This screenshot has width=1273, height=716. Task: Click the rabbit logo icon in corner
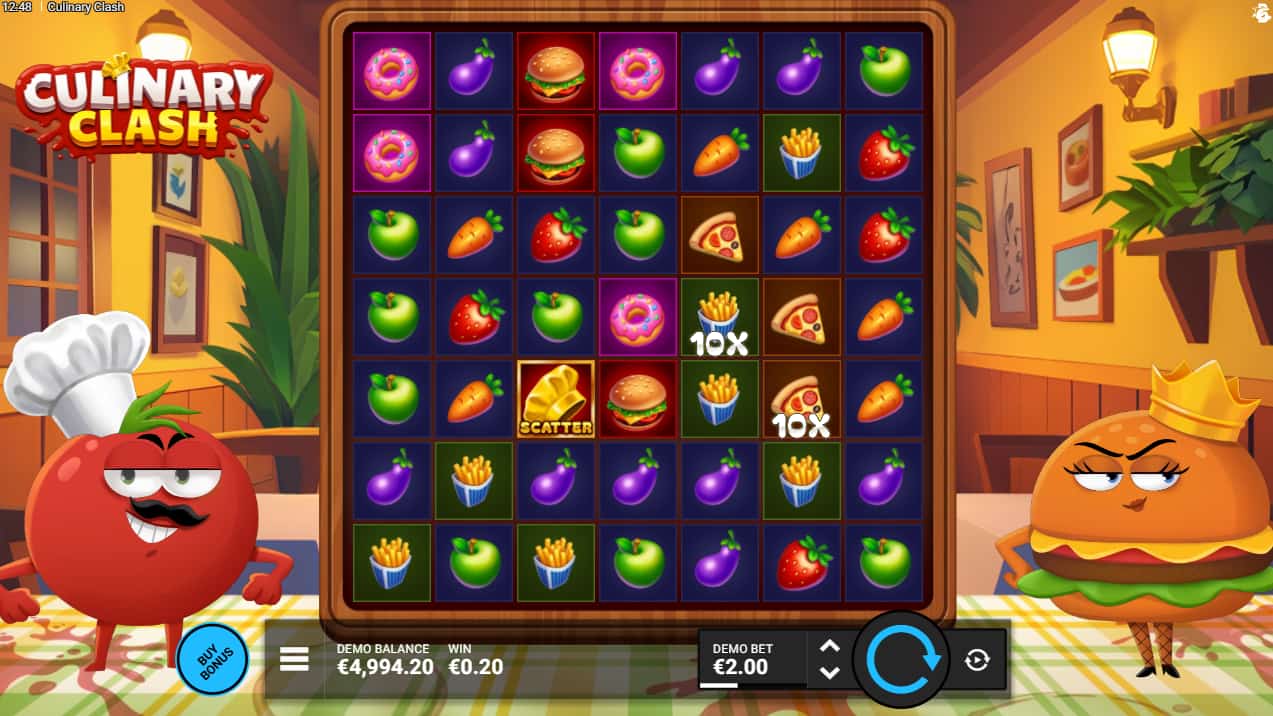(1260, 12)
